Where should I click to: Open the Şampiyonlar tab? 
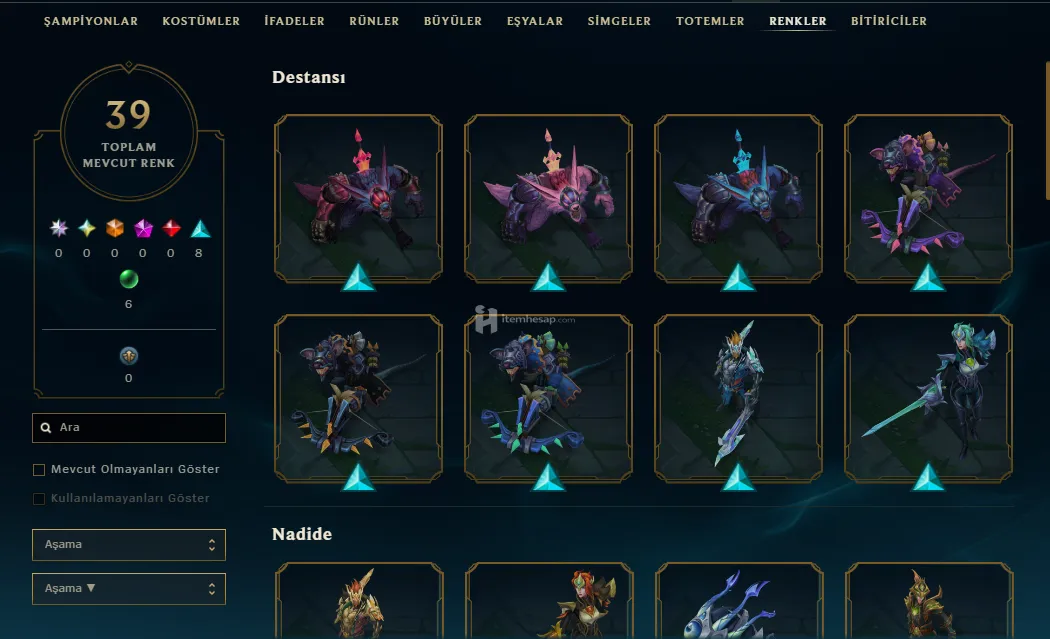[x=91, y=21]
